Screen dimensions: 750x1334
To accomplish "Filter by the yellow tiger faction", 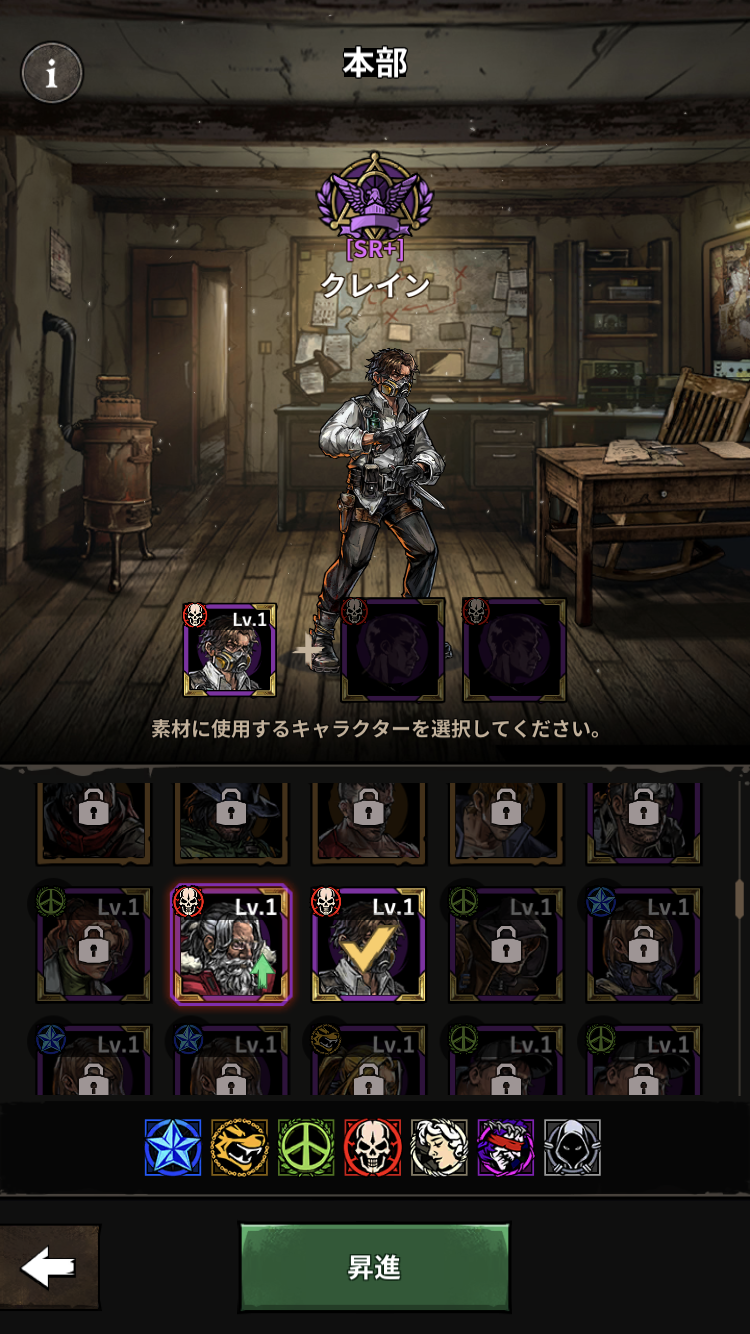I will pos(239,1147).
